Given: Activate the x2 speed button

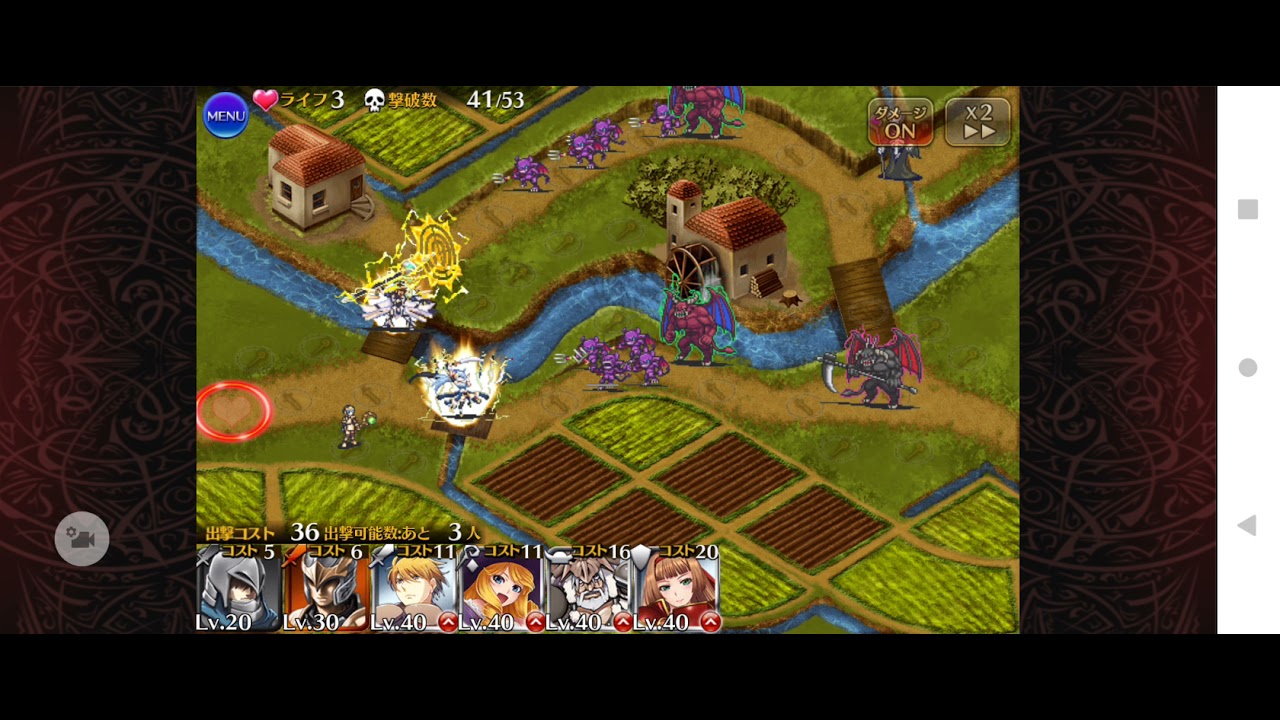Looking at the screenshot, I should (978, 122).
